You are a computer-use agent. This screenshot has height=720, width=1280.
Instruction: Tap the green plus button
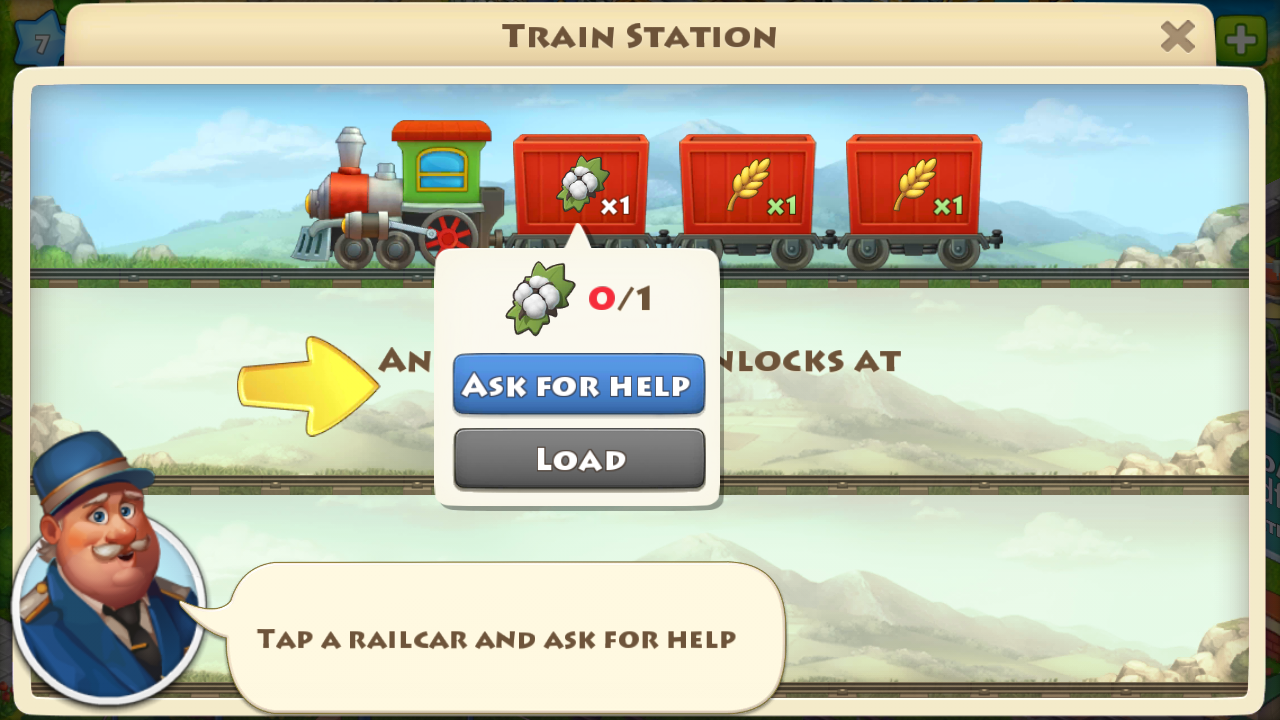tap(1241, 40)
